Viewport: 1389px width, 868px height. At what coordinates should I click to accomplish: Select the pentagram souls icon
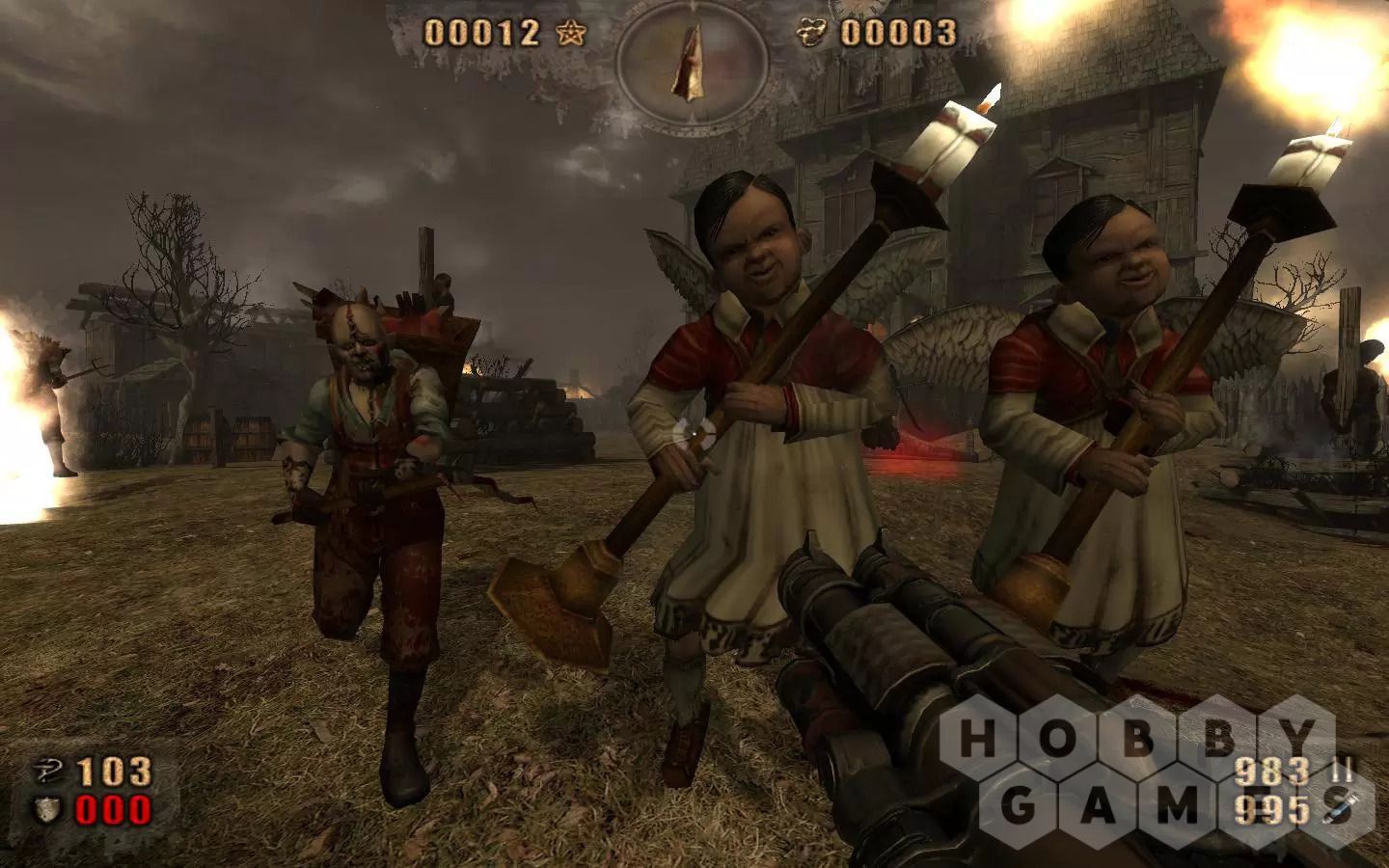point(570,34)
